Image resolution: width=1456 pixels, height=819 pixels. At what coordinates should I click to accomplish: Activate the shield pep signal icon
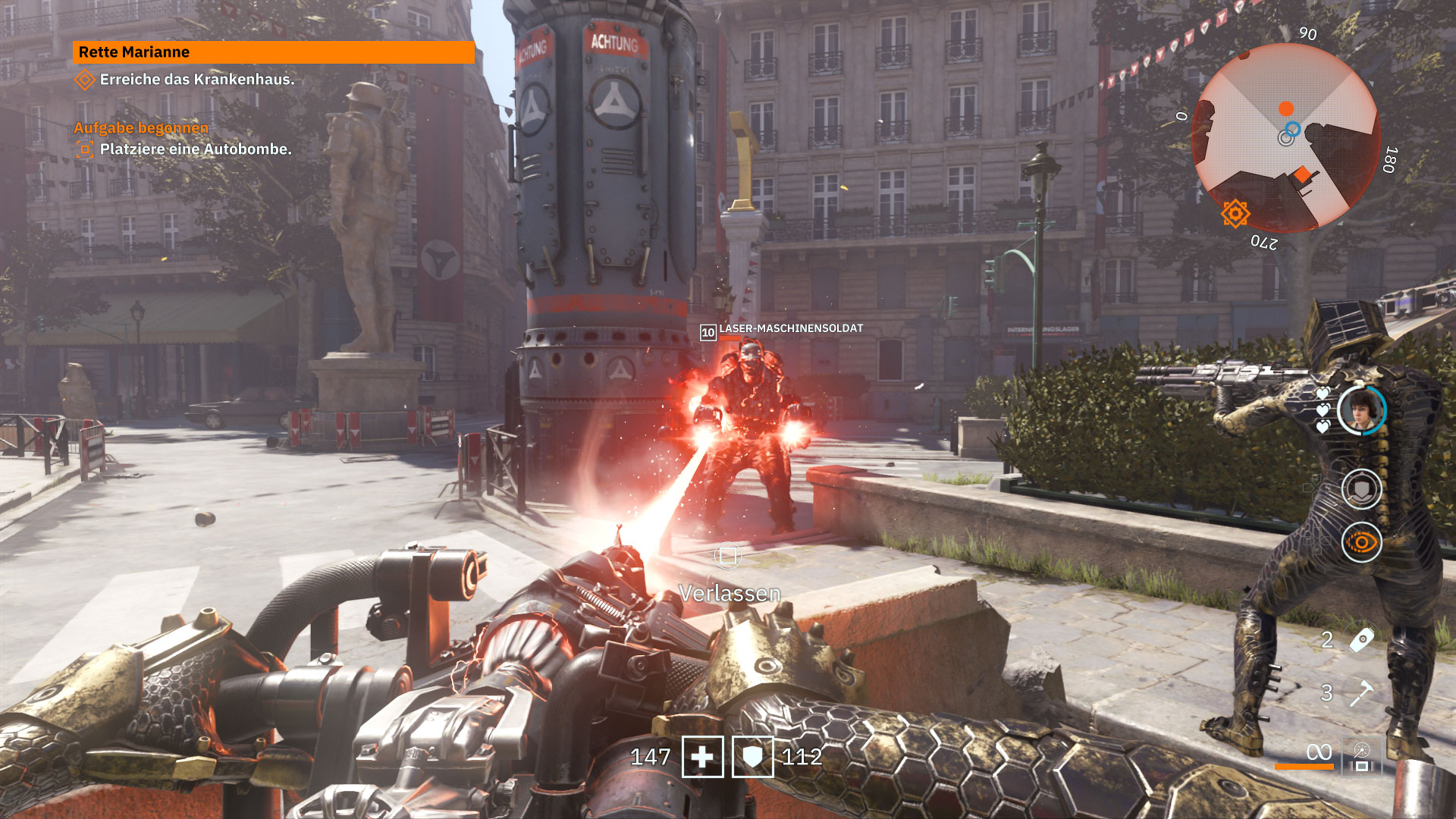[1361, 489]
